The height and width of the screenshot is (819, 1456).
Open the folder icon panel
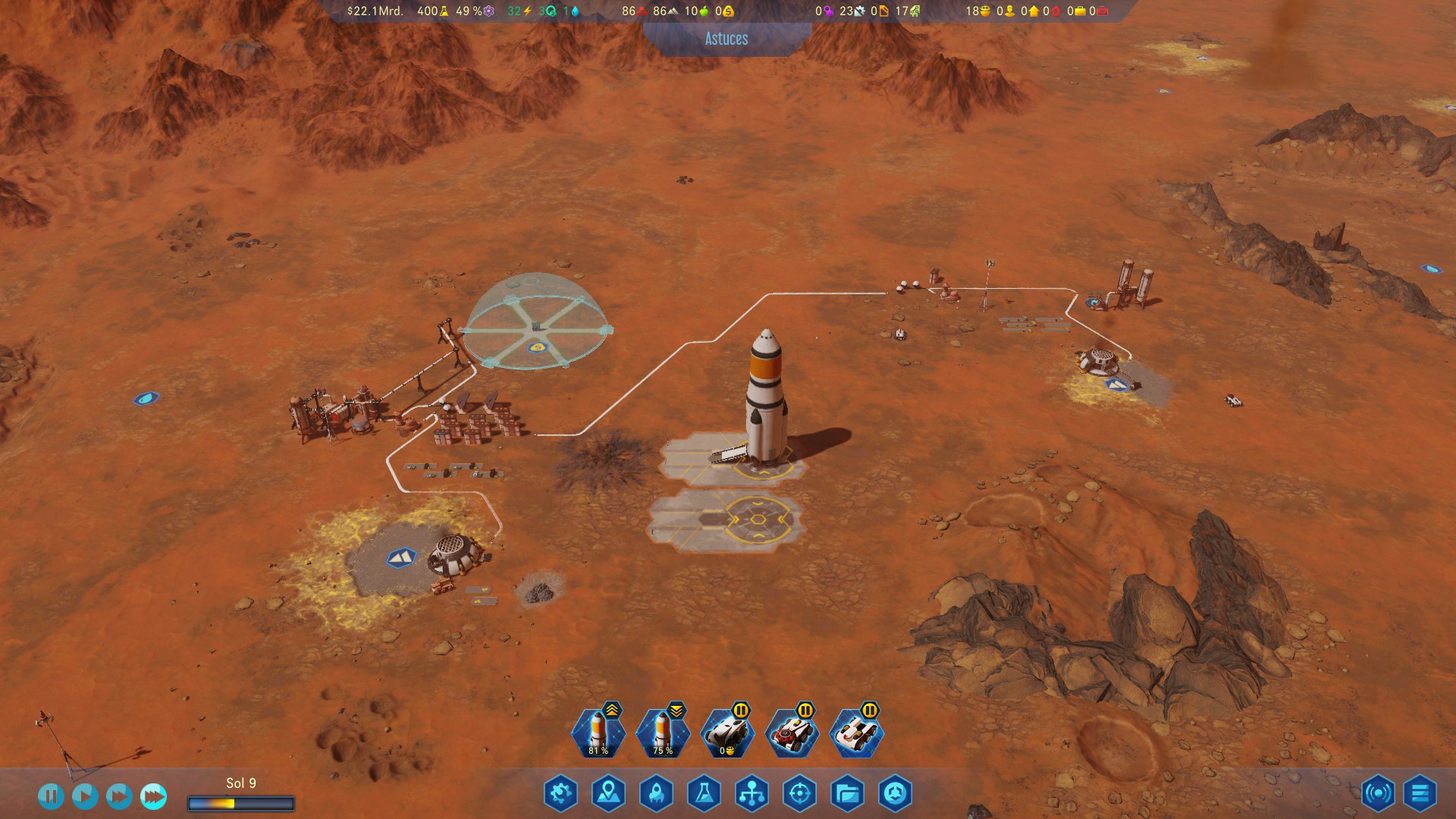tap(847, 794)
